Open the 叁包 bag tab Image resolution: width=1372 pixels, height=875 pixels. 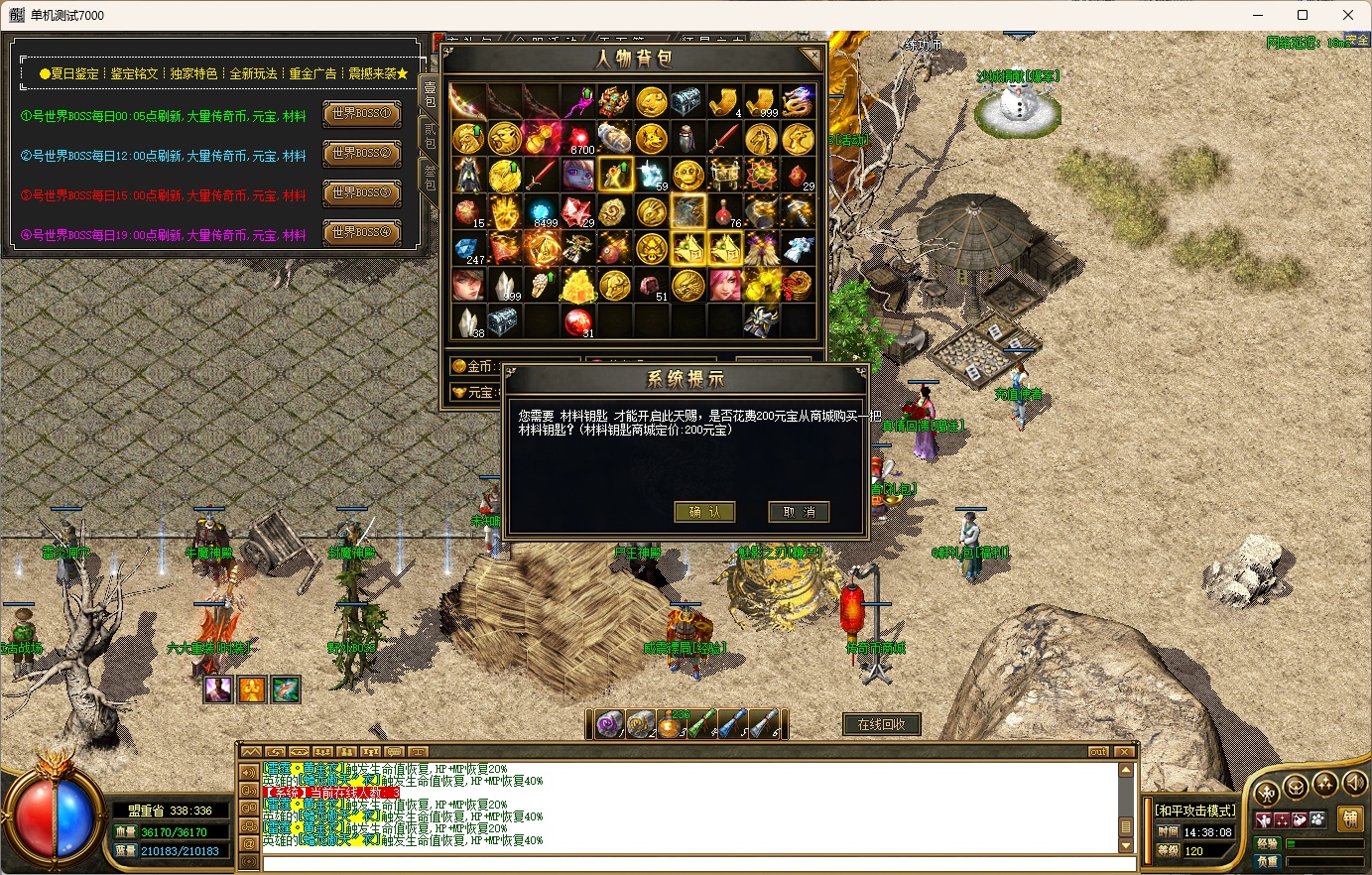pyautogui.click(x=430, y=178)
